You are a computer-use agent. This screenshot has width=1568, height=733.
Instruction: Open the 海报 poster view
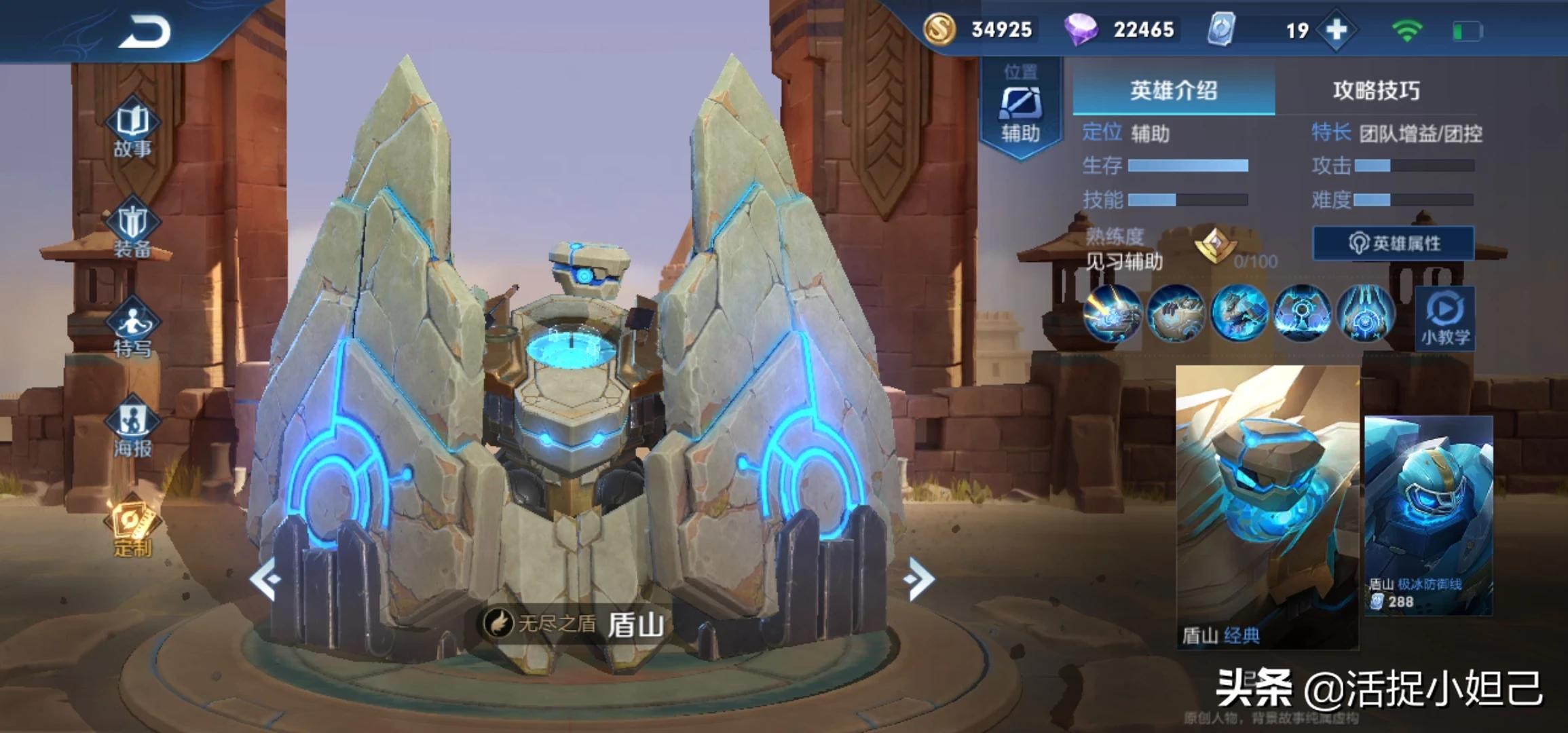[132, 430]
